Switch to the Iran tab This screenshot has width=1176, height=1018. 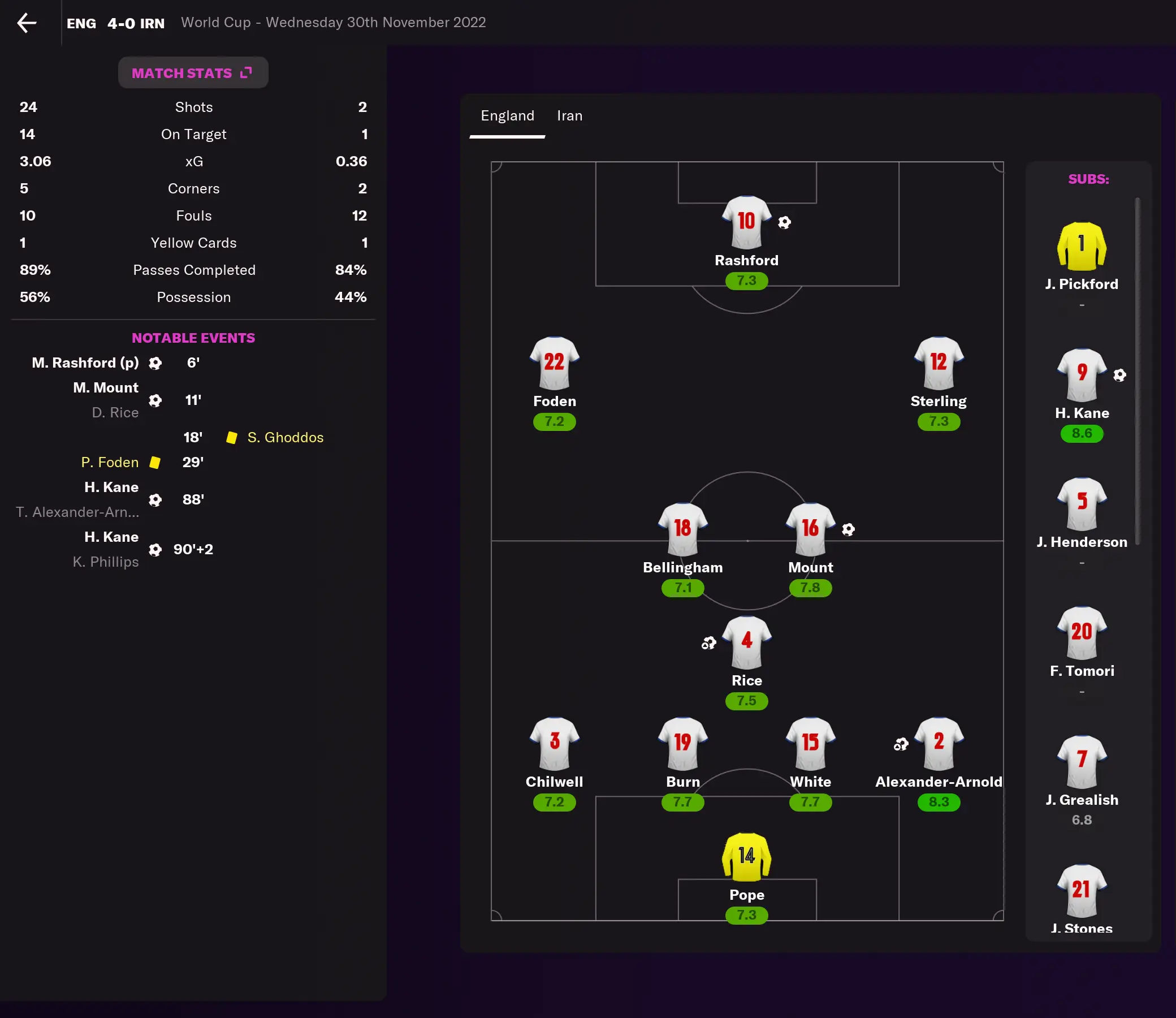[569, 115]
